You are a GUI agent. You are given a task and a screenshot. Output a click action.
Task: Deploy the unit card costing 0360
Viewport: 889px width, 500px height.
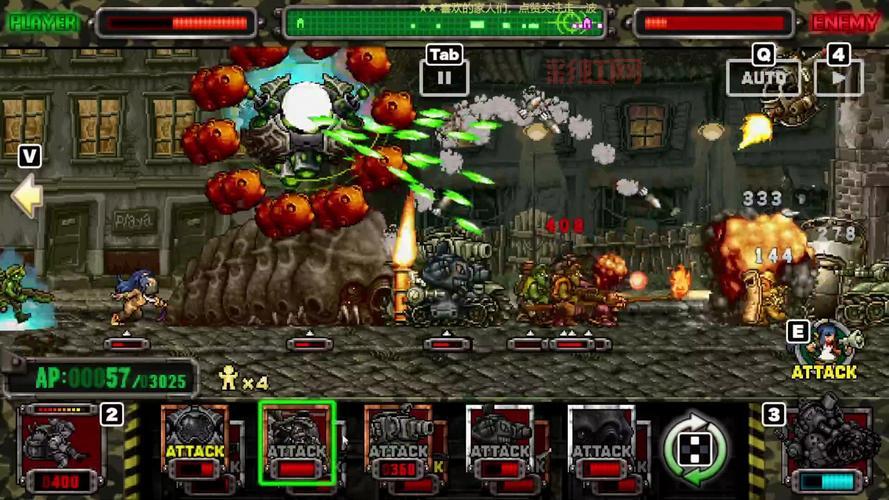[399, 446]
